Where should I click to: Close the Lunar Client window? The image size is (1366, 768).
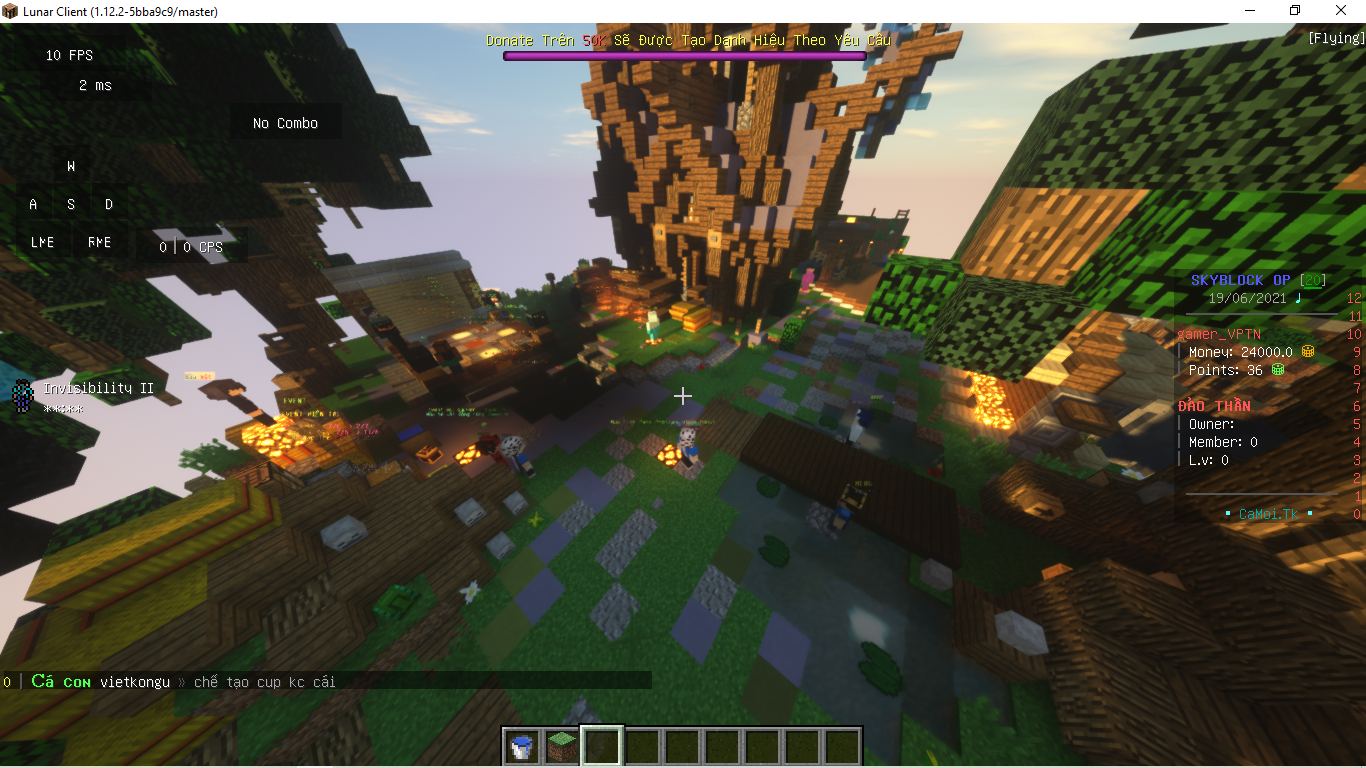click(x=1341, y=11)
